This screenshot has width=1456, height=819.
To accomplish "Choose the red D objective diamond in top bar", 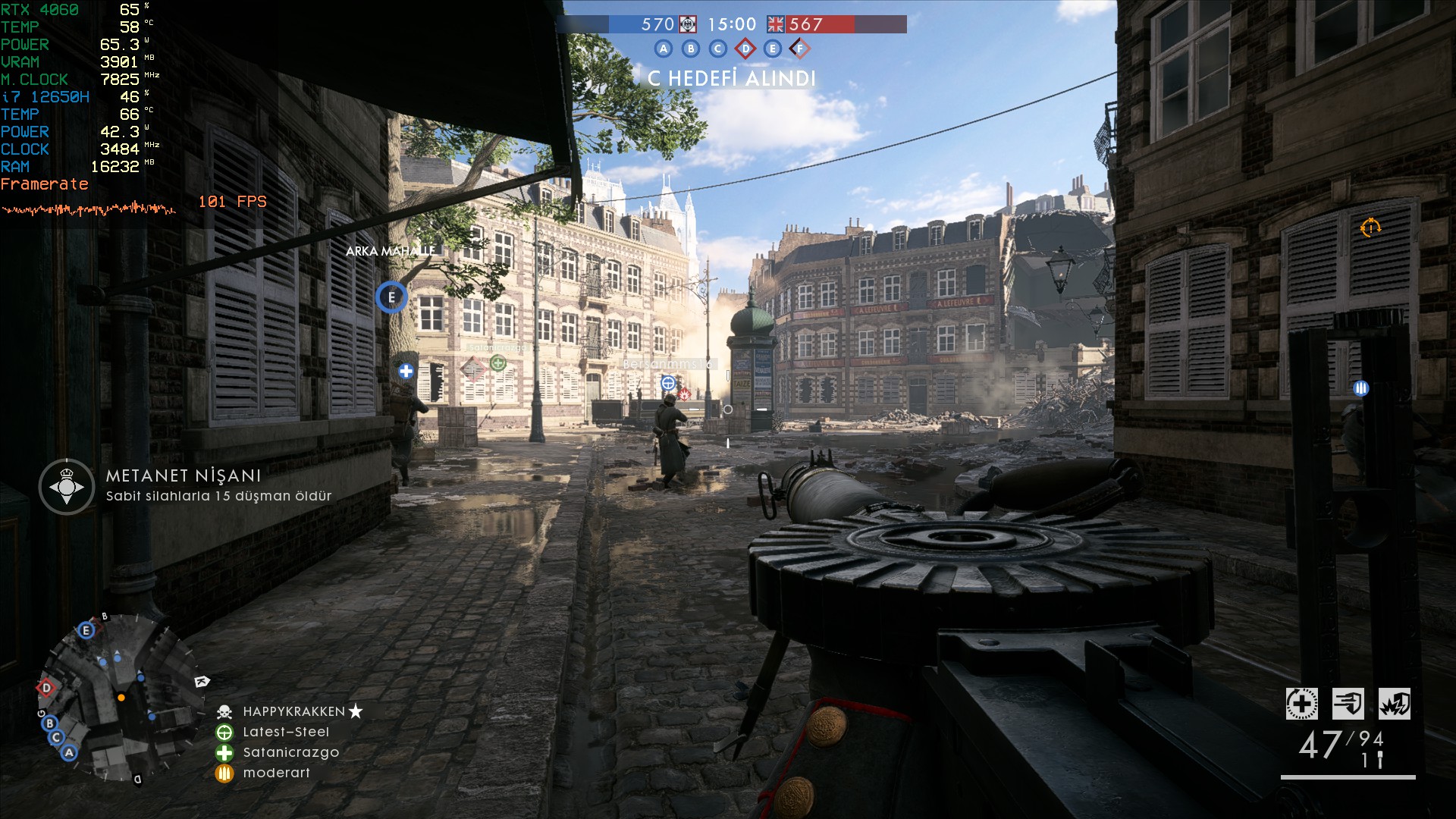I will click(745, 49).
